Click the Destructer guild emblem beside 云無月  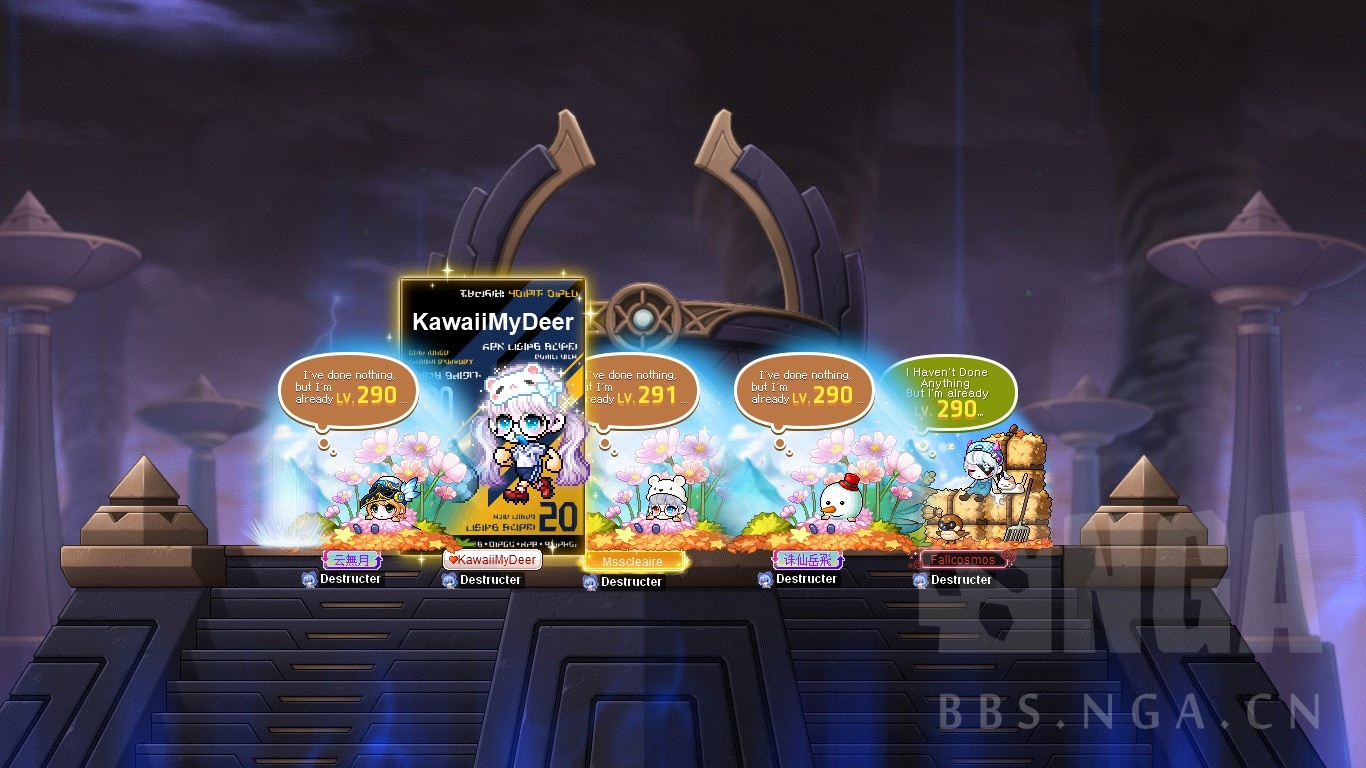310,580
